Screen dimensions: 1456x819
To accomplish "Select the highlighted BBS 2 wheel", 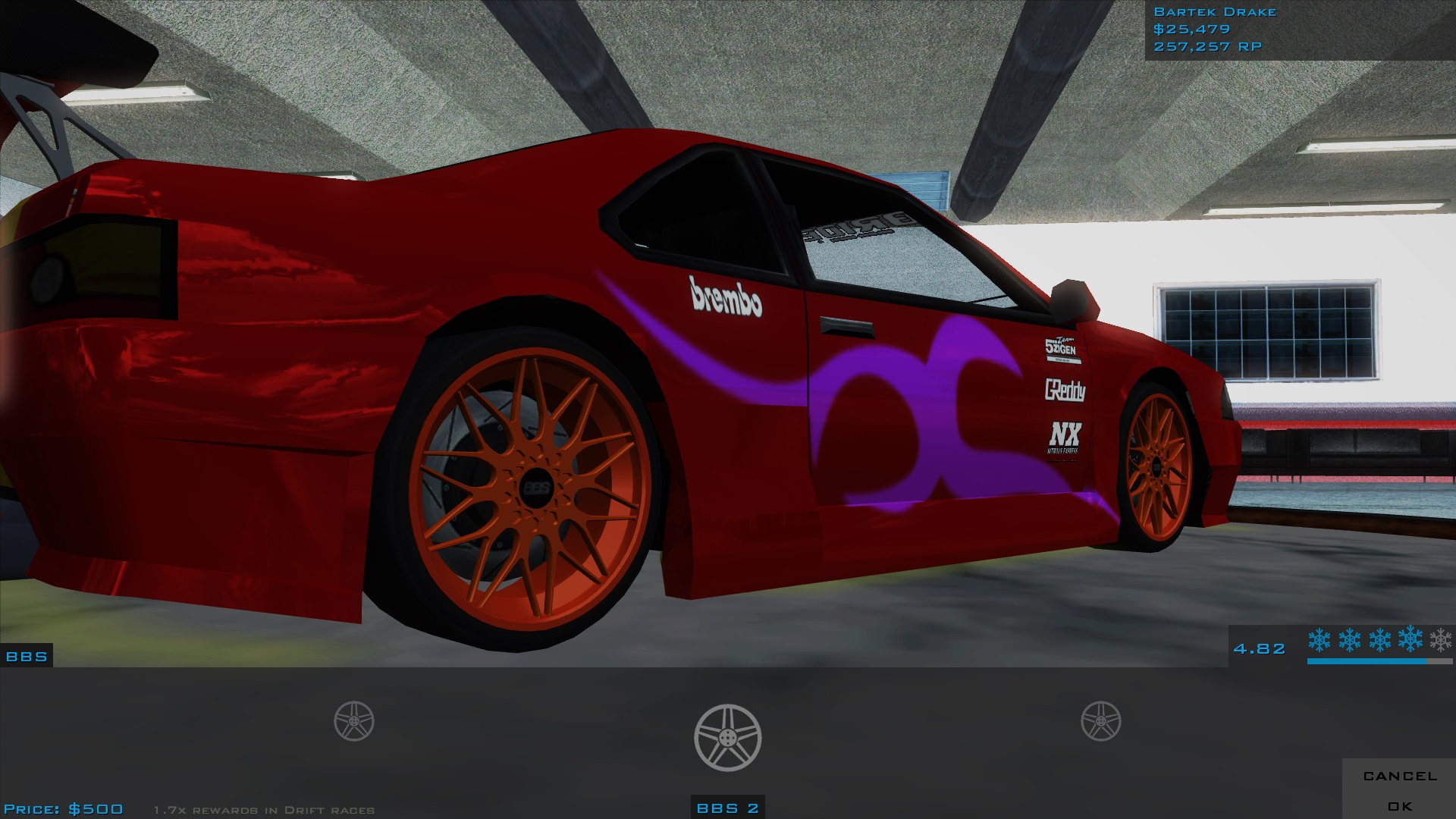I will click(x=727, y=738).
